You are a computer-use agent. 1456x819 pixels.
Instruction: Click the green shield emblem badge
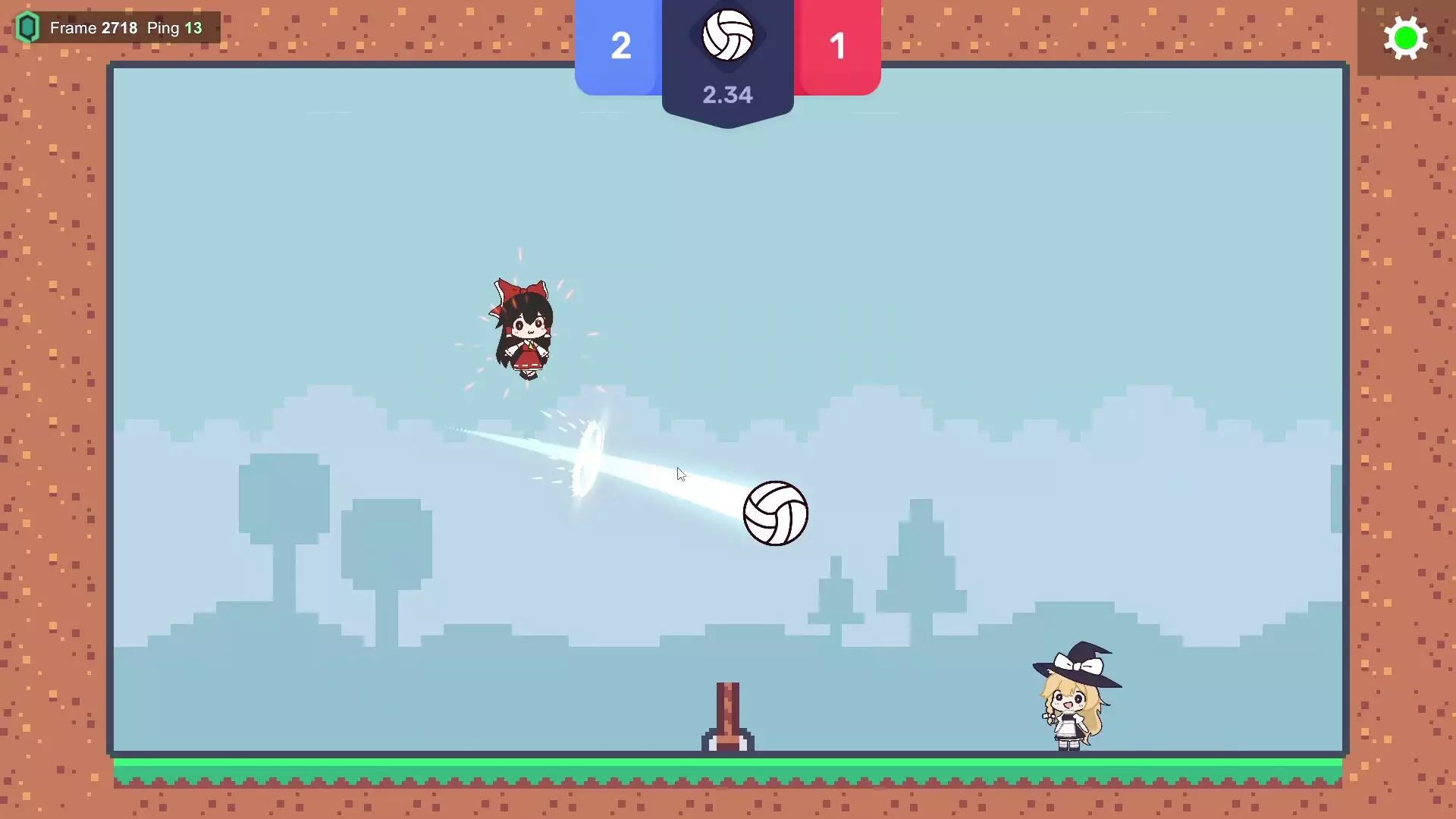28,27
